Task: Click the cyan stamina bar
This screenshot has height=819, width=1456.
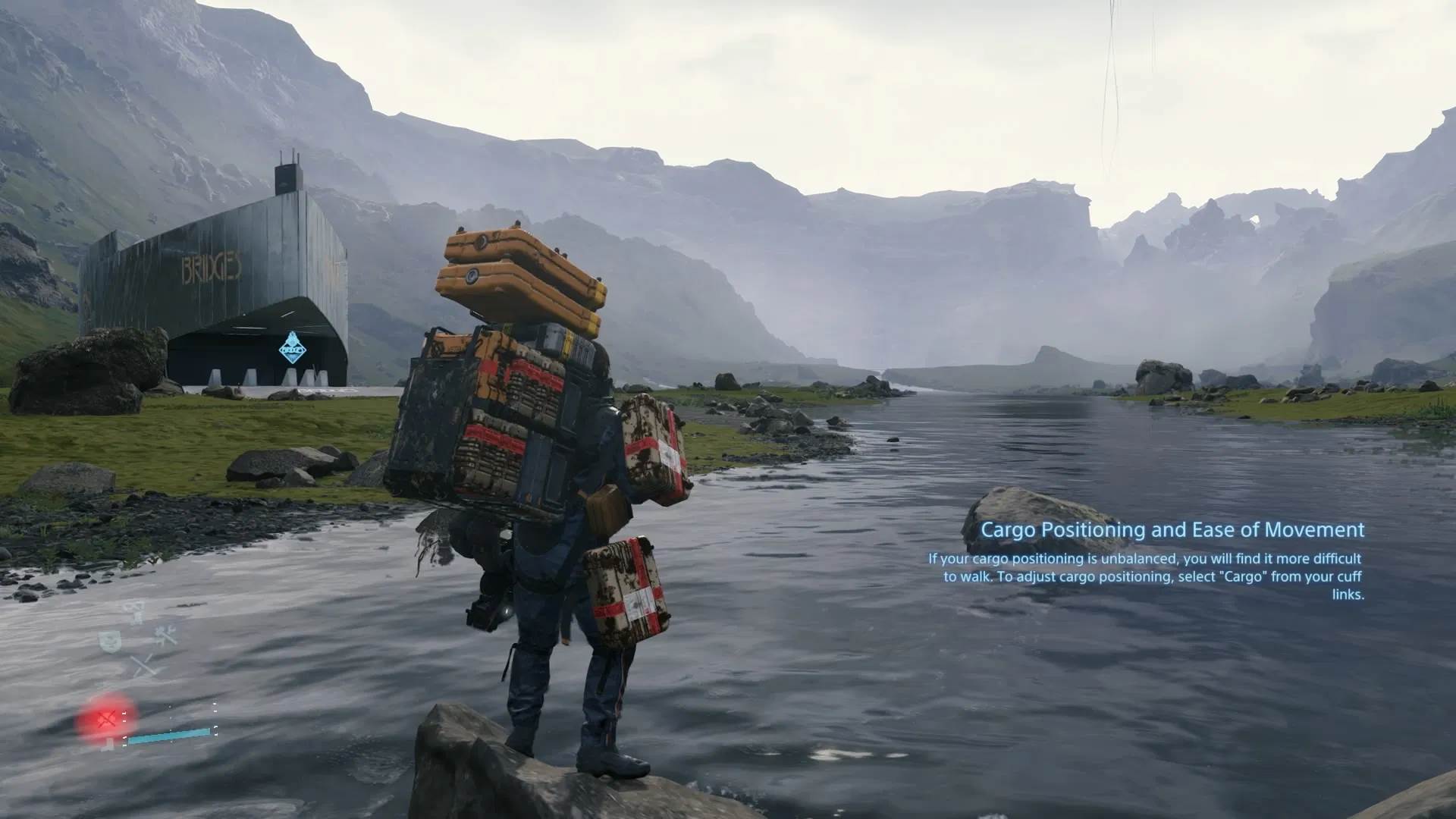Action: [170, 734]
